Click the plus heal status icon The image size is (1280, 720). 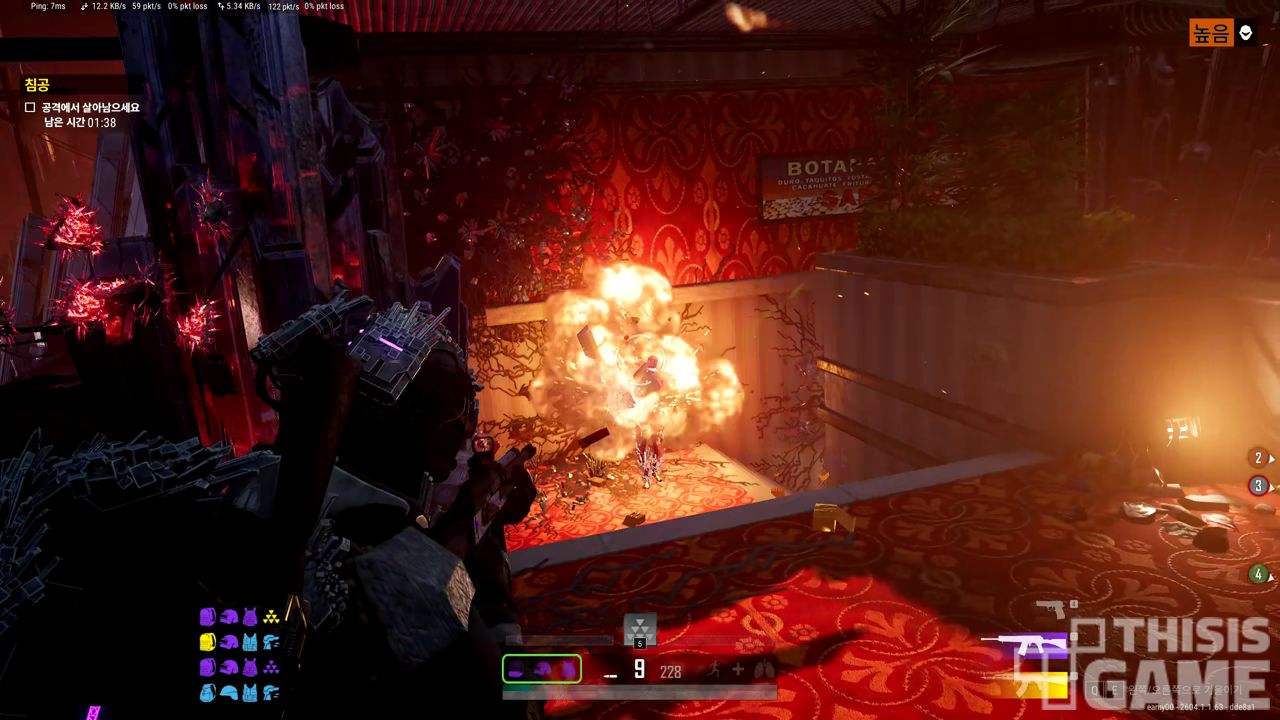point(738,670)
